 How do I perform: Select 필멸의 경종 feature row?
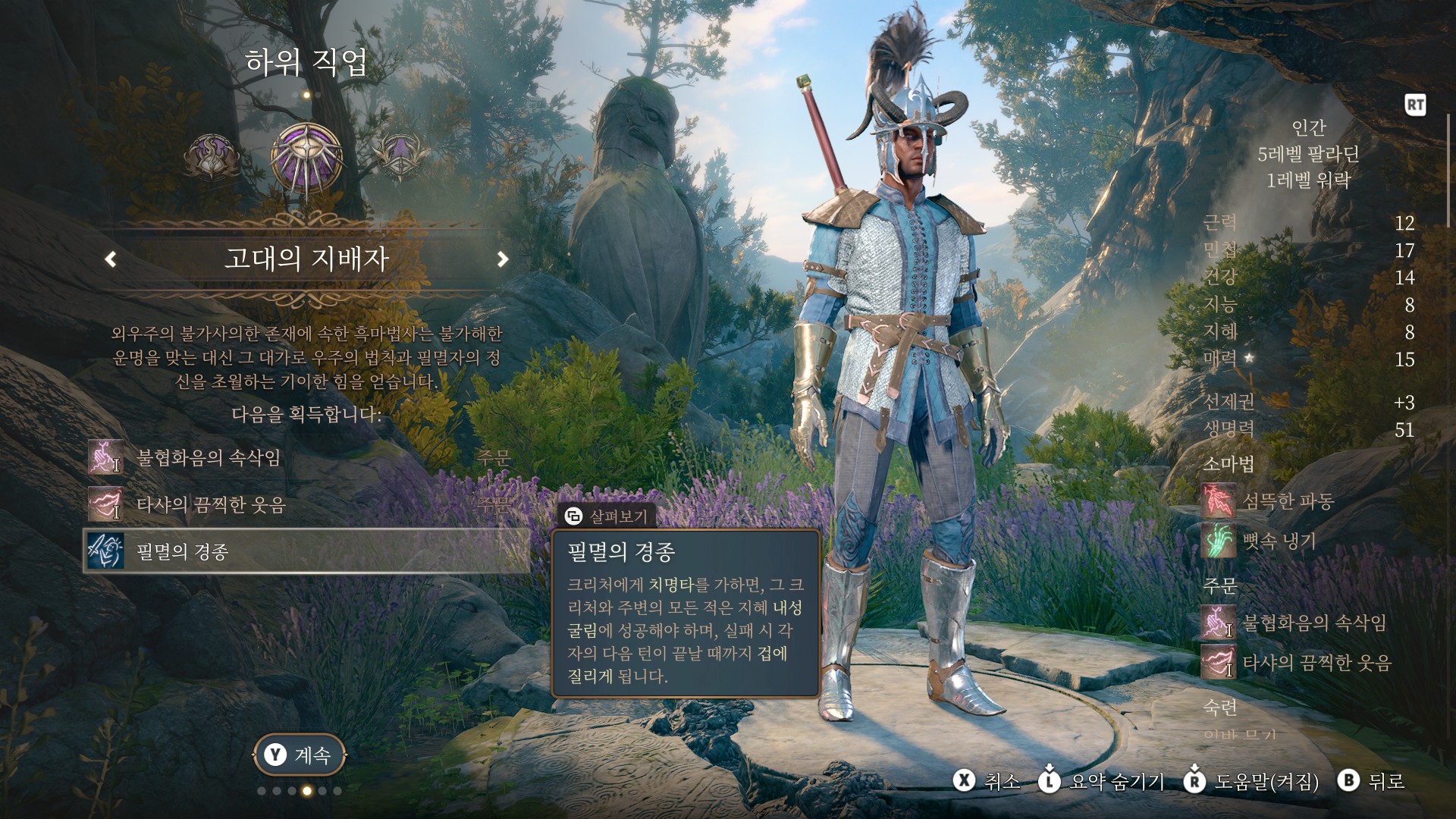303,551
